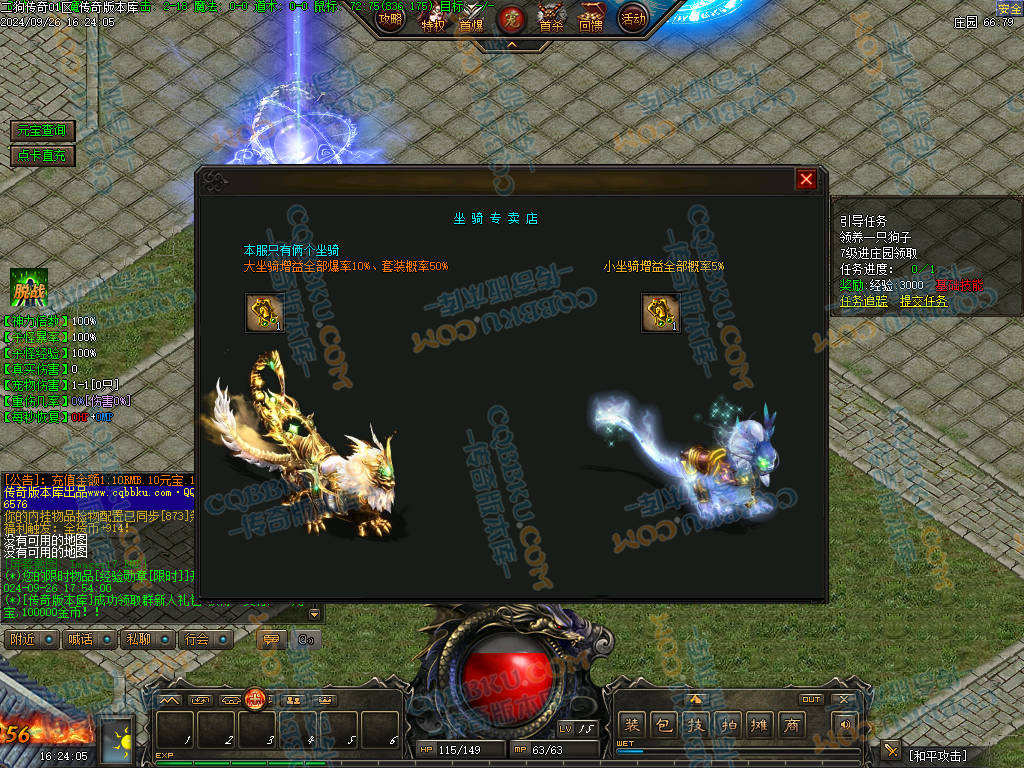The width and height of the screenshot is (1024, 768).
Task: Toggle the sound speaker button
Action: pyautogui.click(x=847, y=724)
